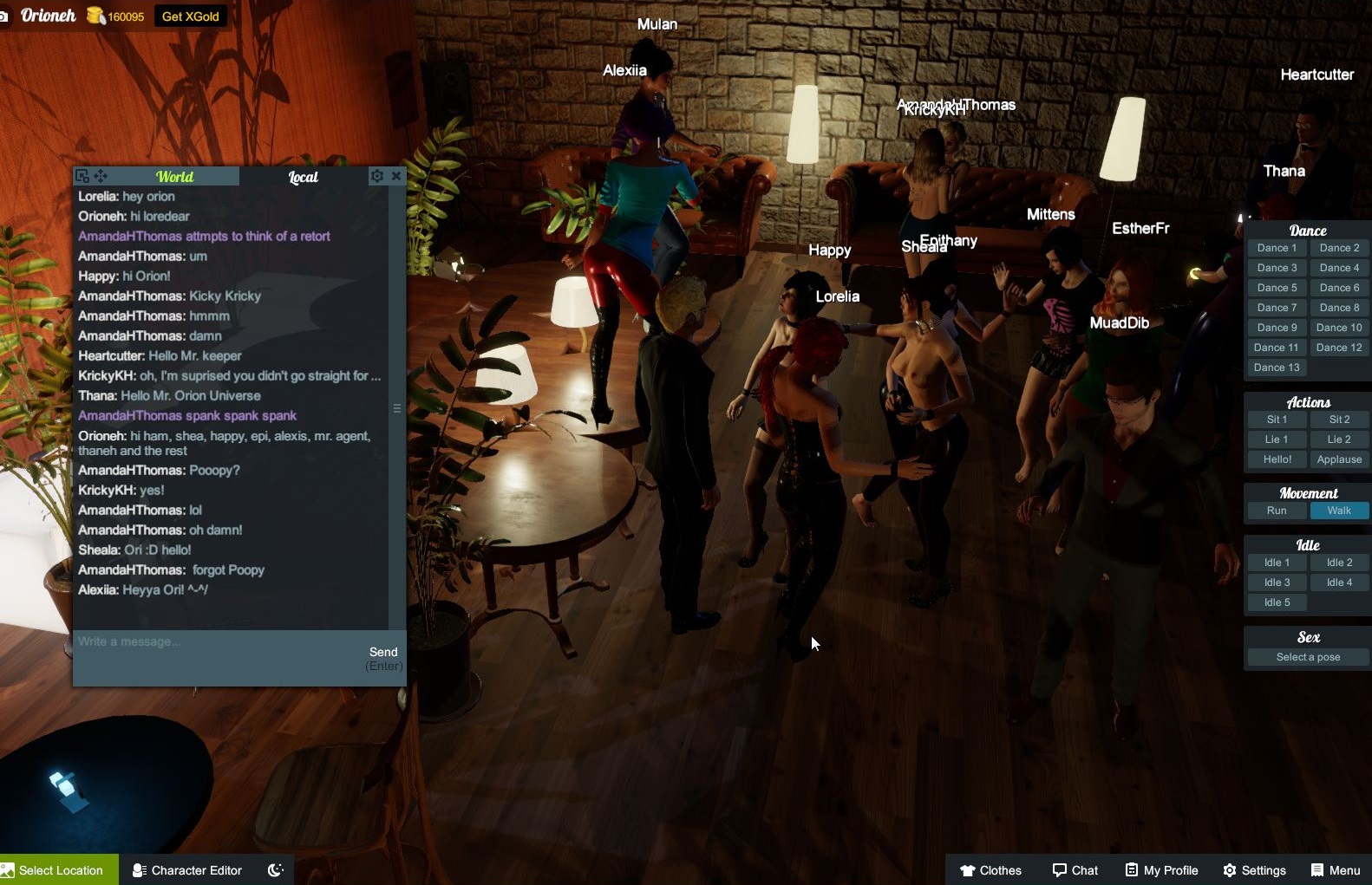Image resolution: width=1372 pixels, height=885 pixels.
Task: Open Select a pose under Sex
Action: click(1306, 656)
